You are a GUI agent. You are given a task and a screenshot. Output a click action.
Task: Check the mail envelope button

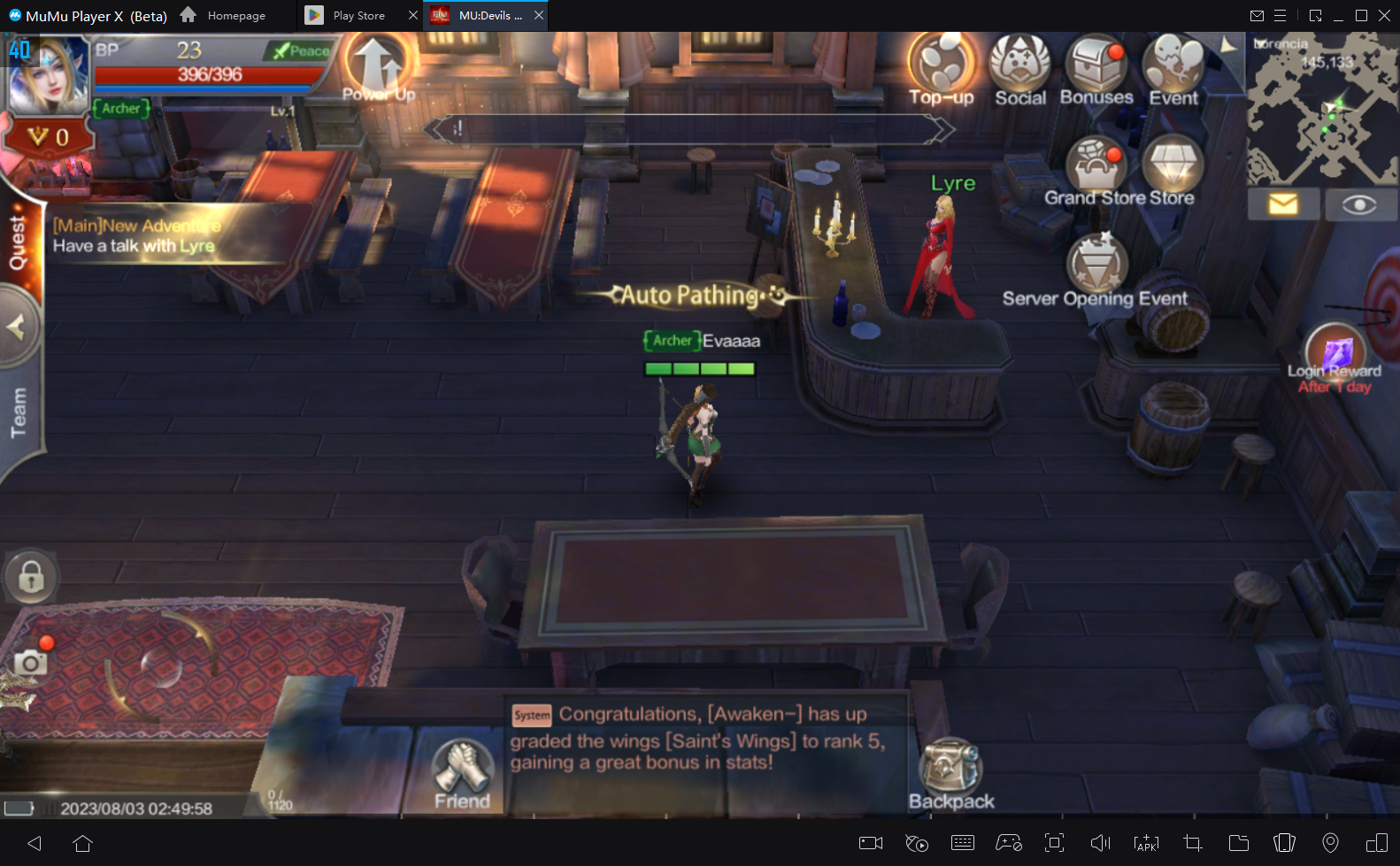(x=1282, y=204)
